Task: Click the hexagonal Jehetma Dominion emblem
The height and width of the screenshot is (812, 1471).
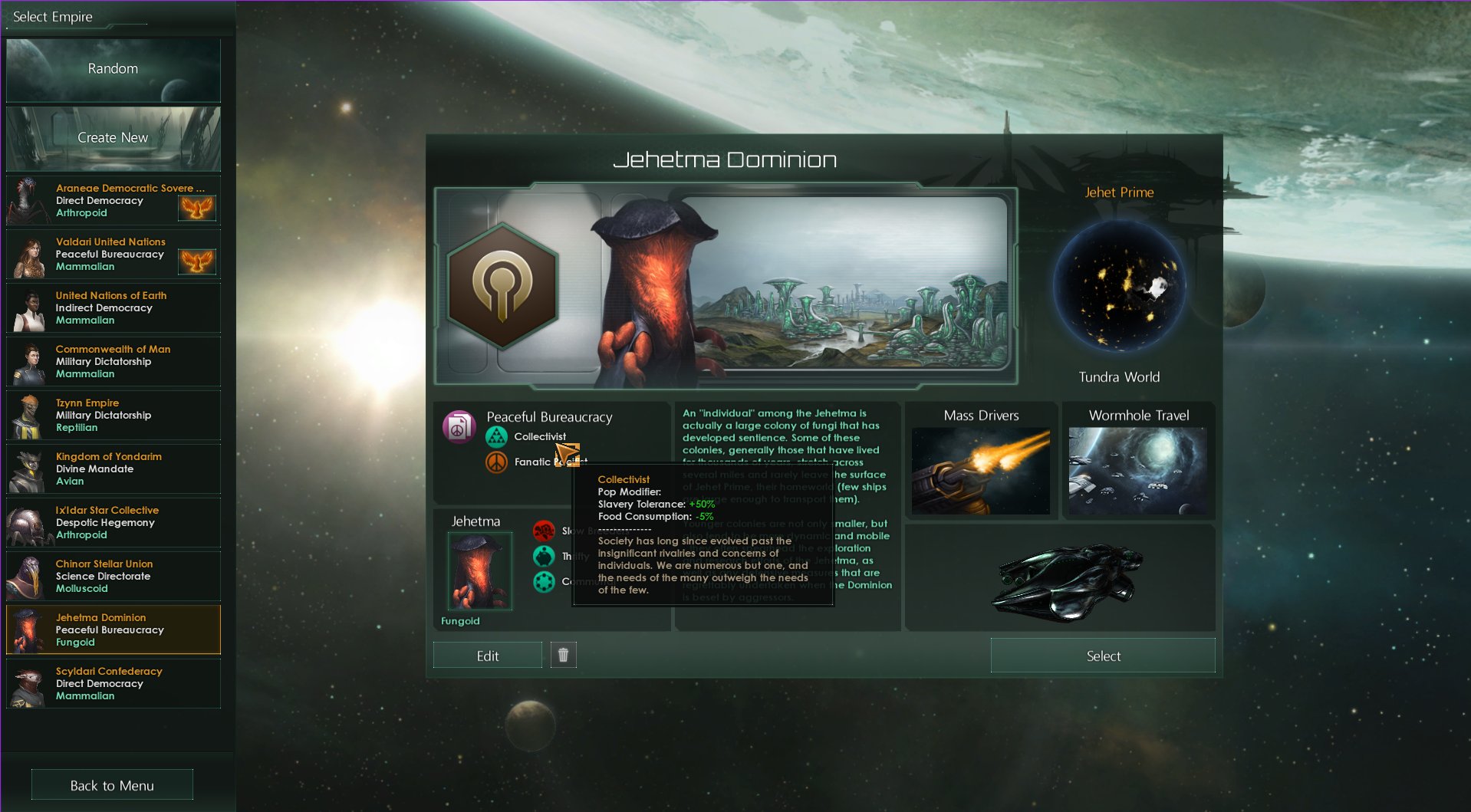Action: tap(502, 287)
